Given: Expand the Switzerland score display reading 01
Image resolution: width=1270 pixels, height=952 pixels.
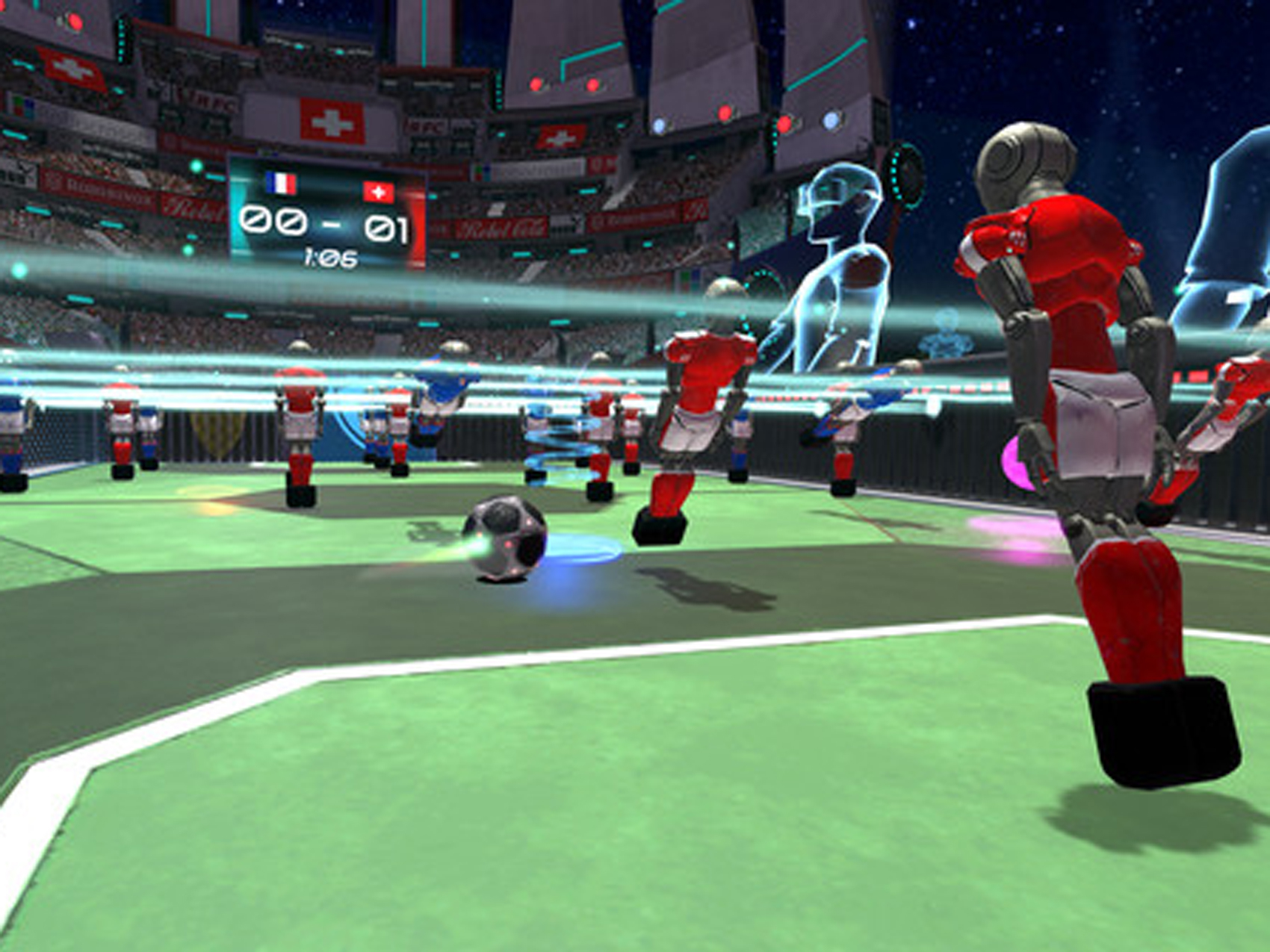Looking at the screenshot, I should [x=386, y=228].
